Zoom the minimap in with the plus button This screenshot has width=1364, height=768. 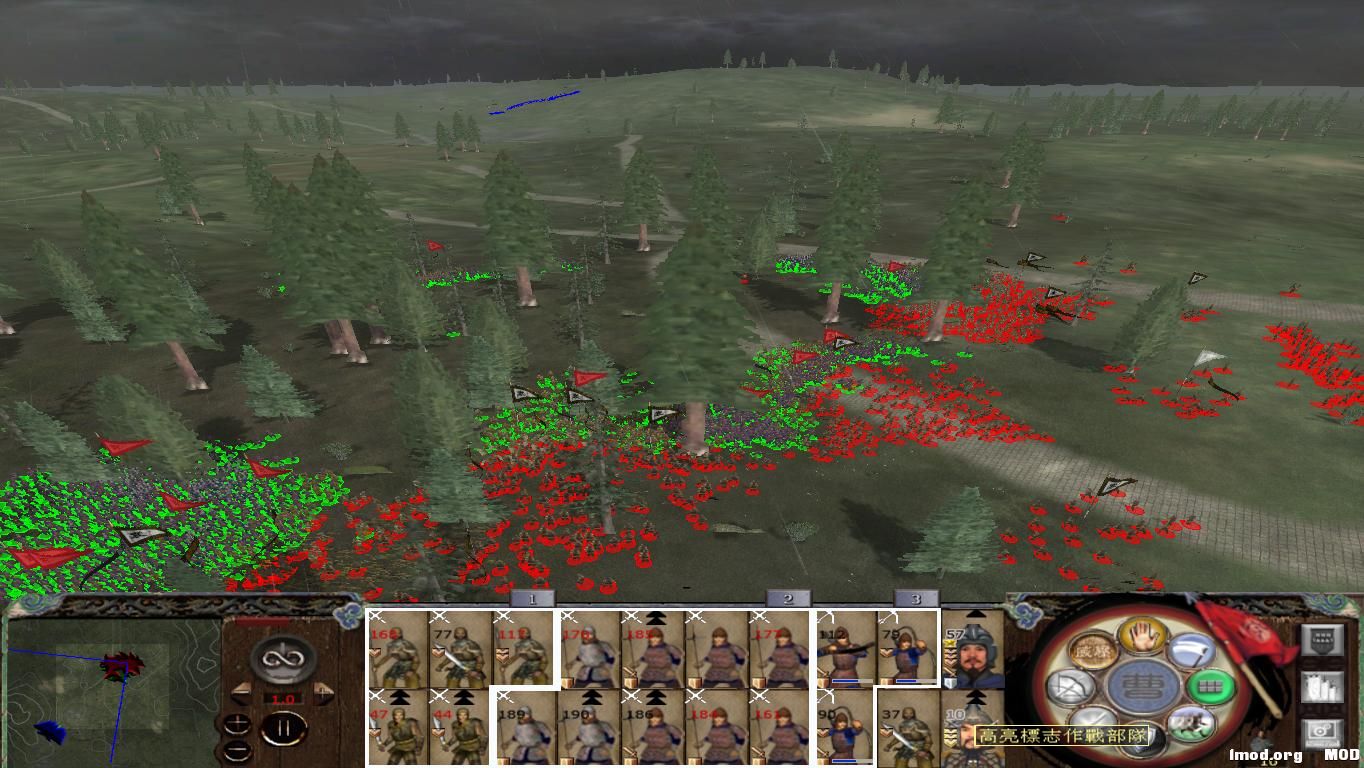(x=238, y=722)
